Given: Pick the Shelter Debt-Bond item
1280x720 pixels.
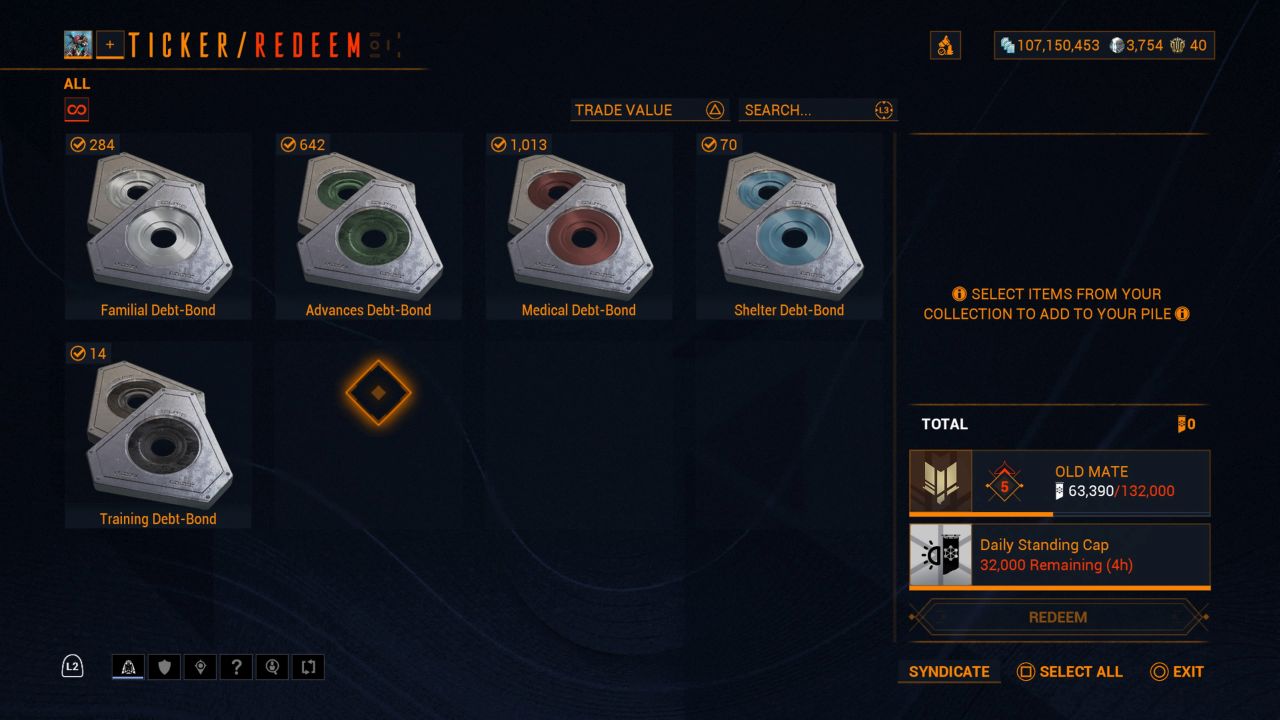Looking at the screenshot, I should tap(789, 226).
